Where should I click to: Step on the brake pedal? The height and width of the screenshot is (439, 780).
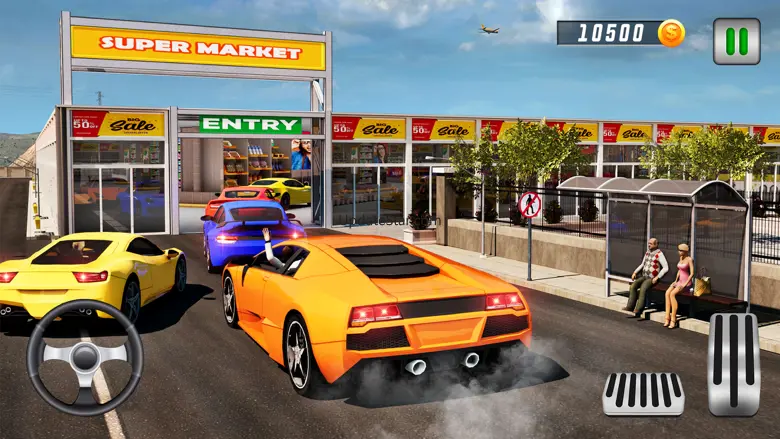coord(643,394)
